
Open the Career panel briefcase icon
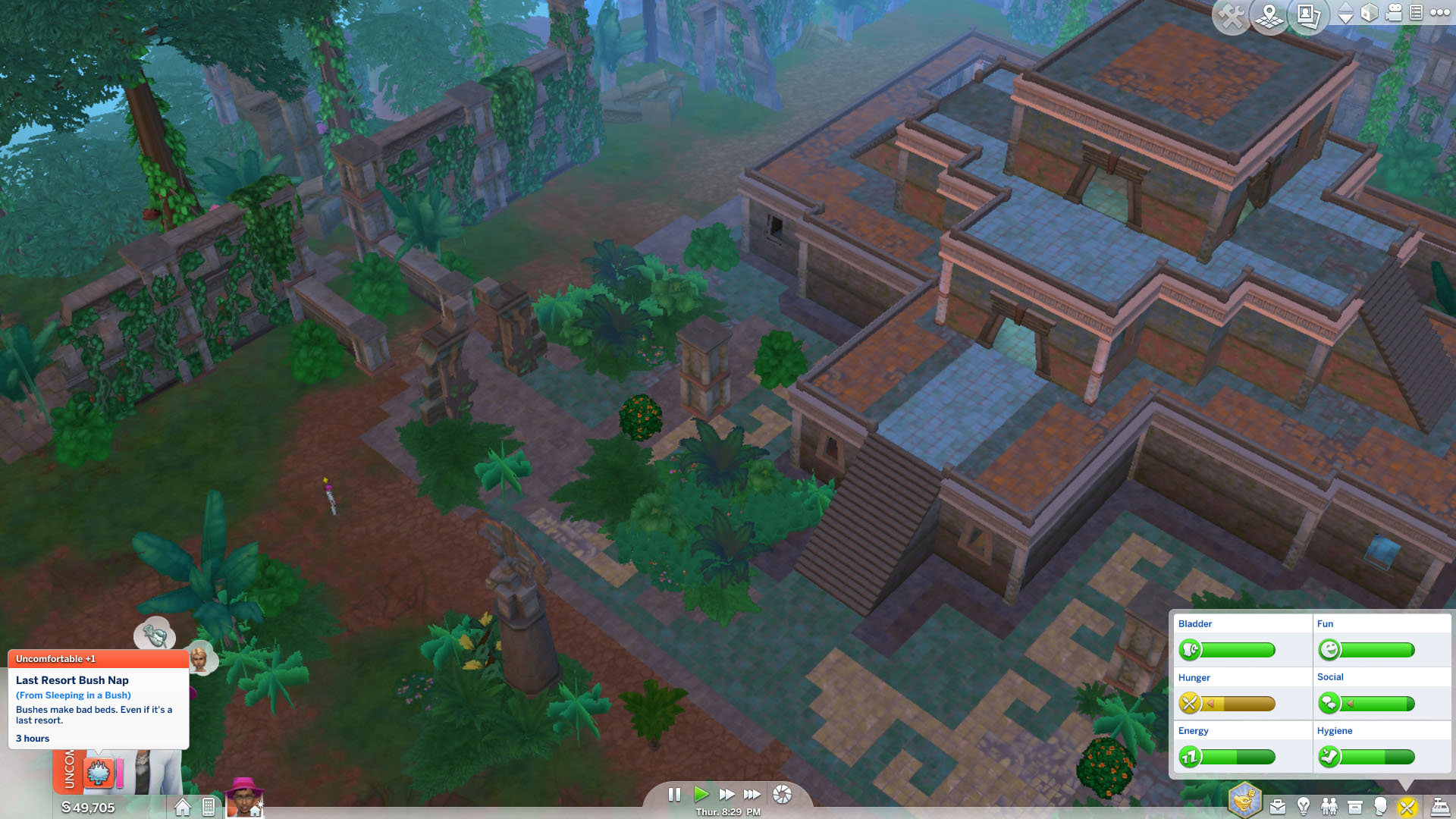pos(1279,806)
